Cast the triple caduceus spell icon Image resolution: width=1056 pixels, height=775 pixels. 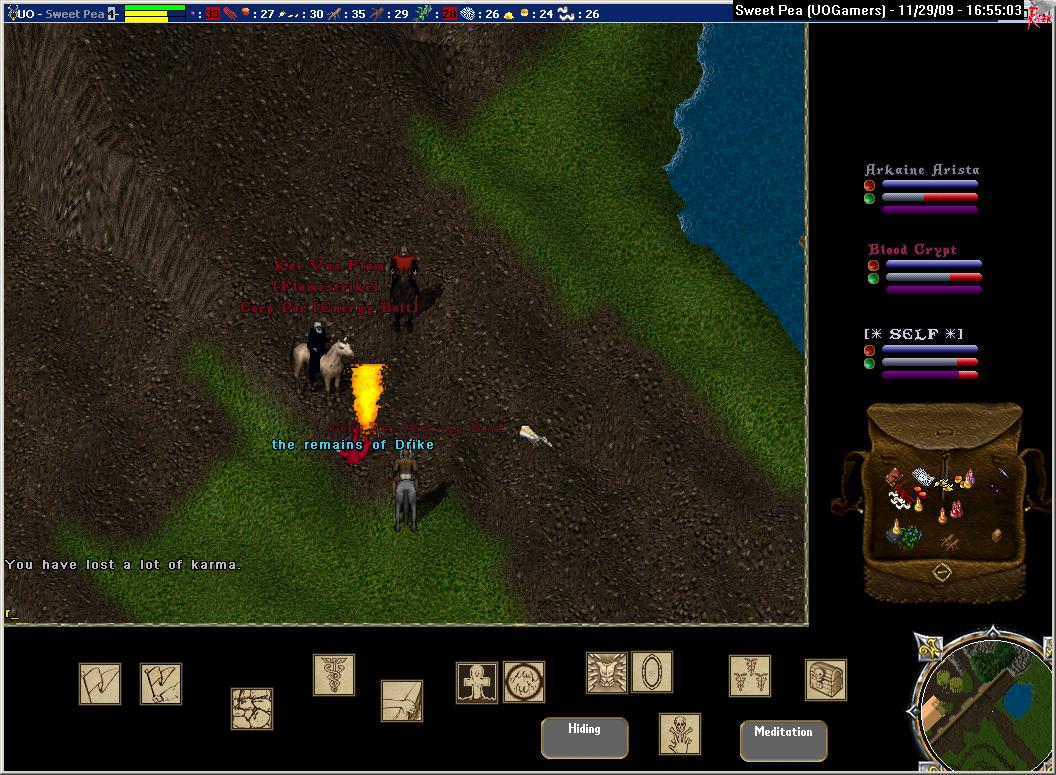pos(749,676)
